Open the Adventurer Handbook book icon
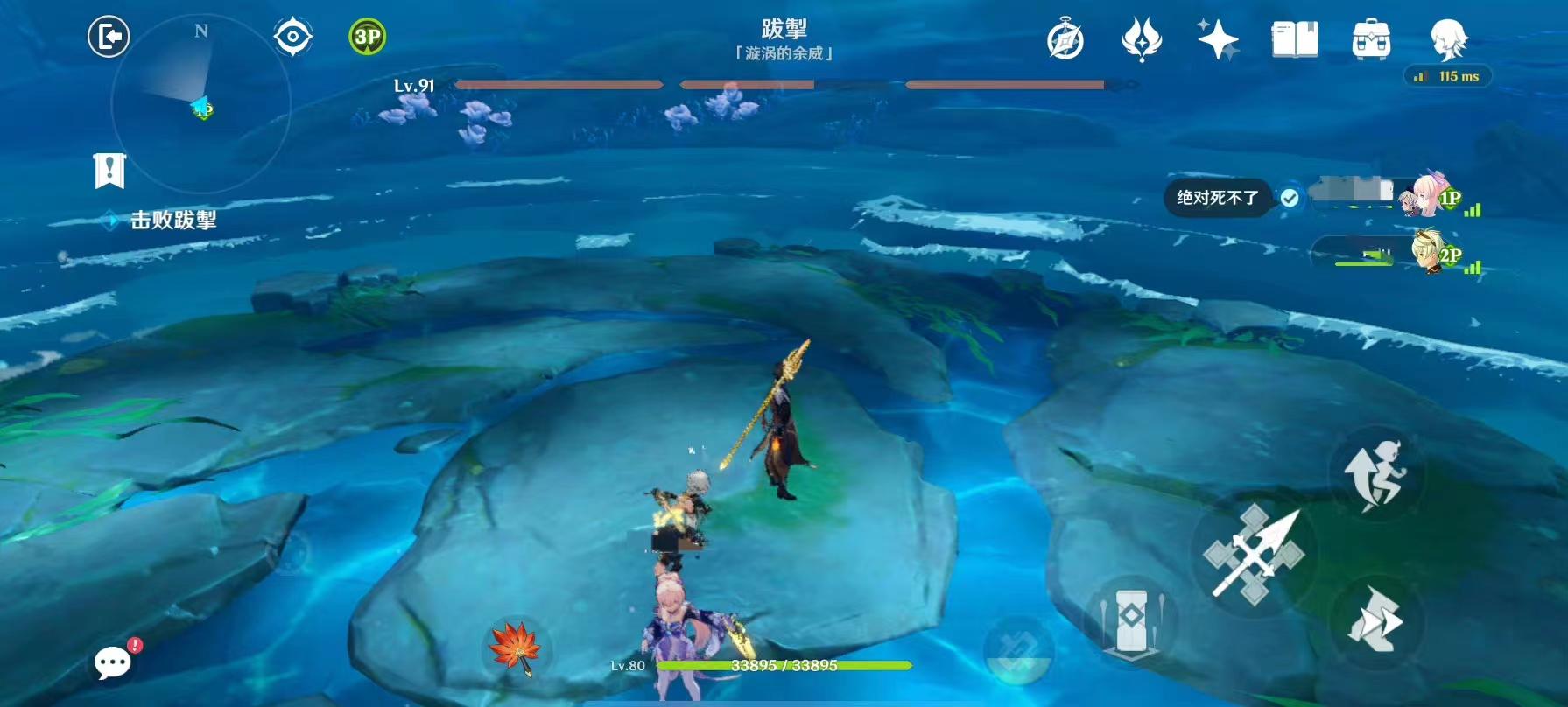Image resolution: width=1568 pixels, height=707 pixels. coord(1294,40)
